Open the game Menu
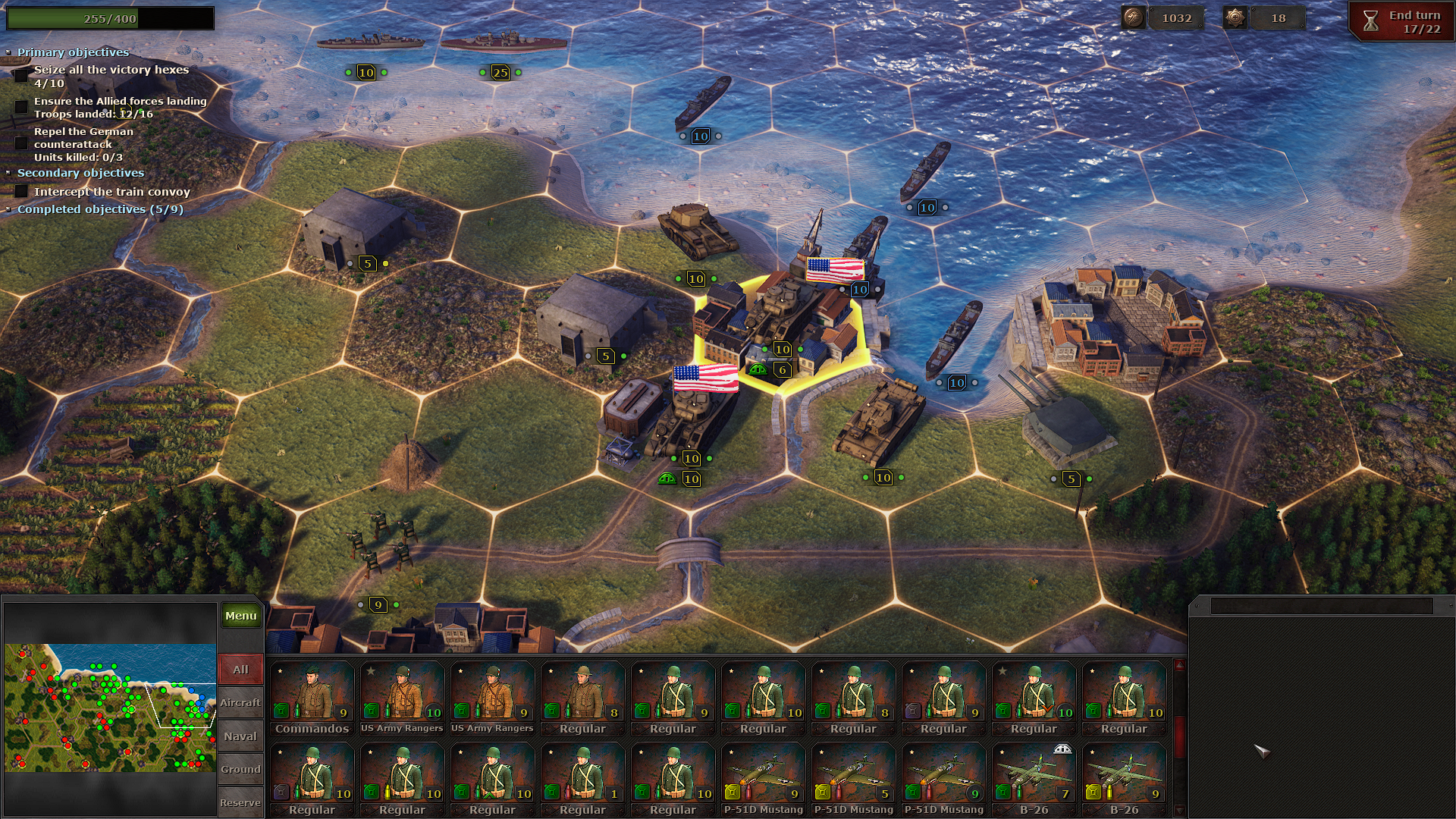The width and height of the screenshot is (1456, 819). [x=240, y=616]
